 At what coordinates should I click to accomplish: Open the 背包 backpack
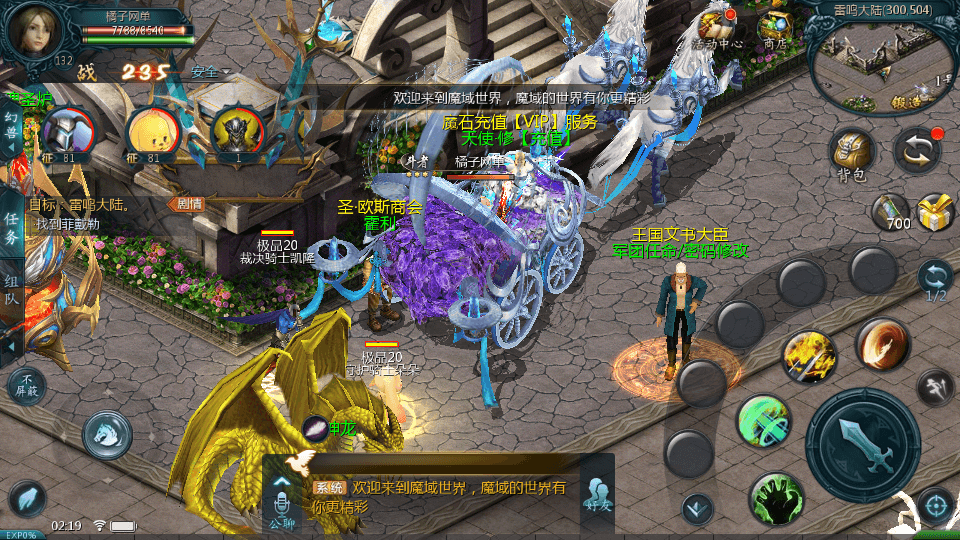(852, 155)
